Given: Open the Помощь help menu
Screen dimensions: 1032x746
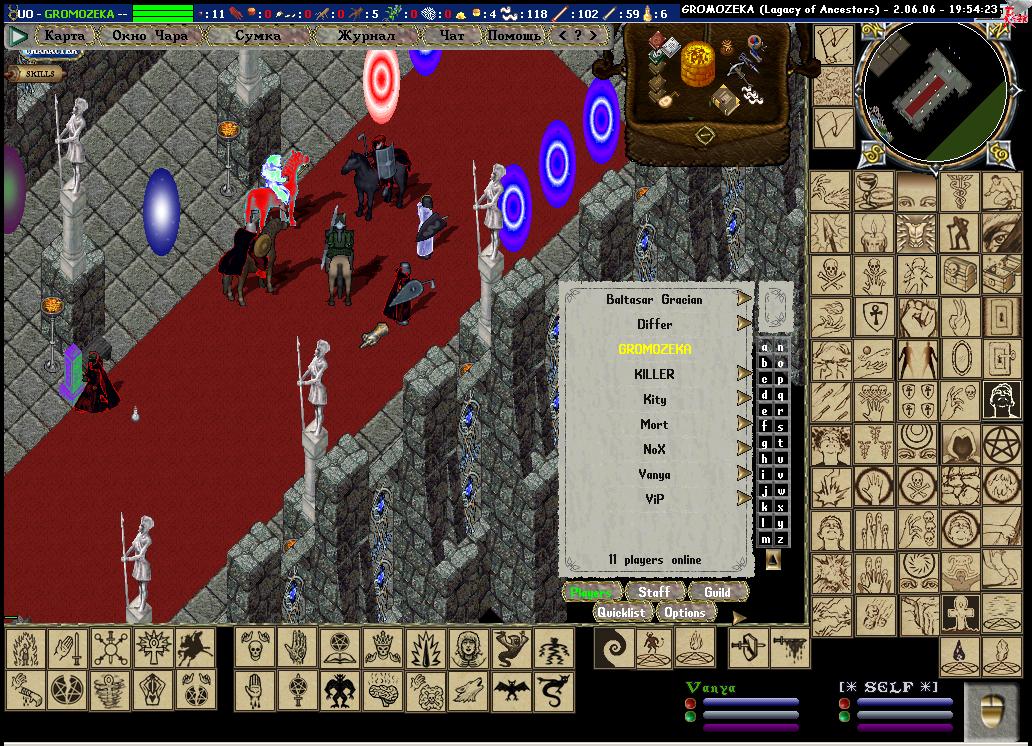Looking at the screenshot, I should point(514,36).
